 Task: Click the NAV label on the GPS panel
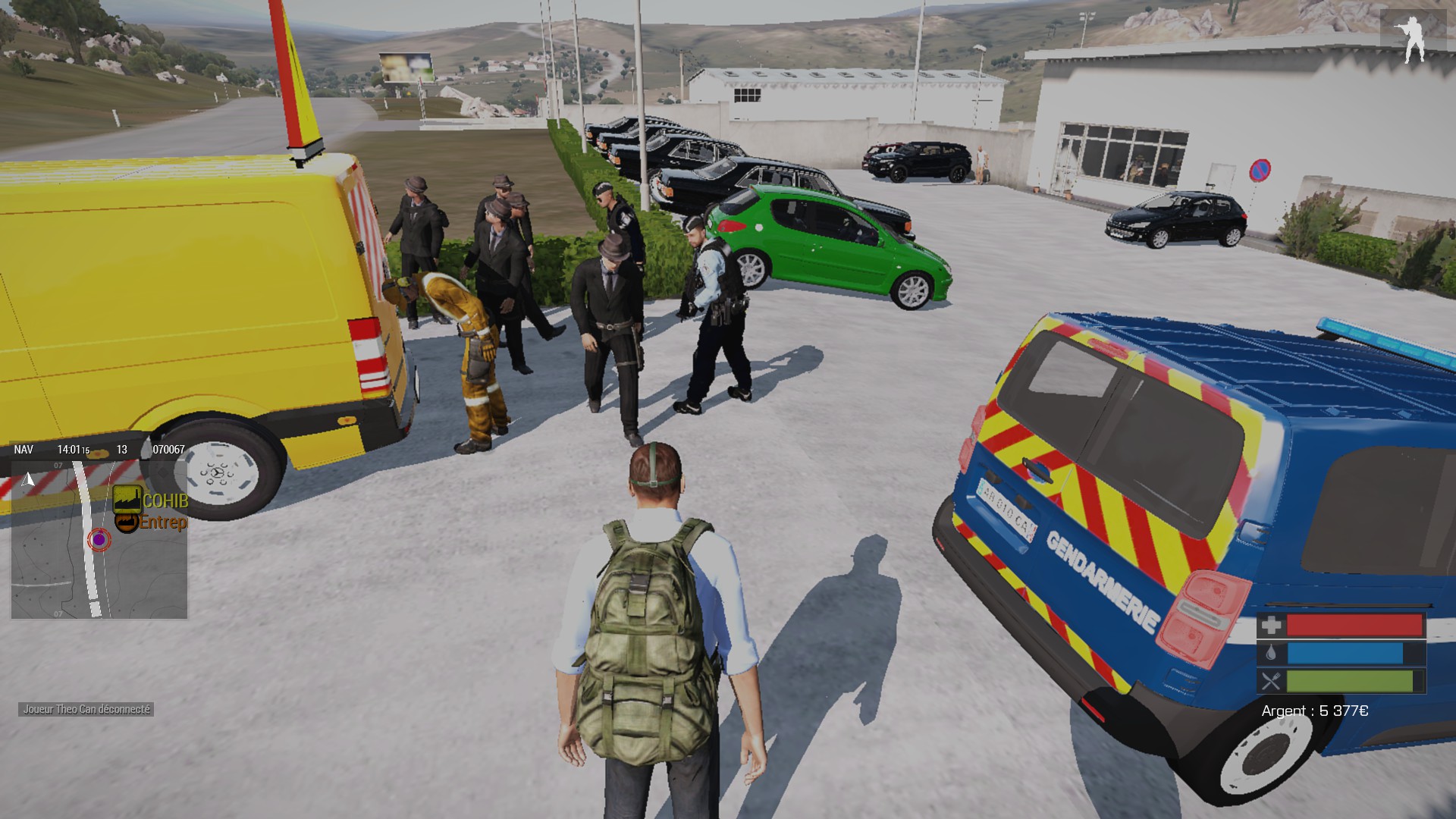[24, 450]
